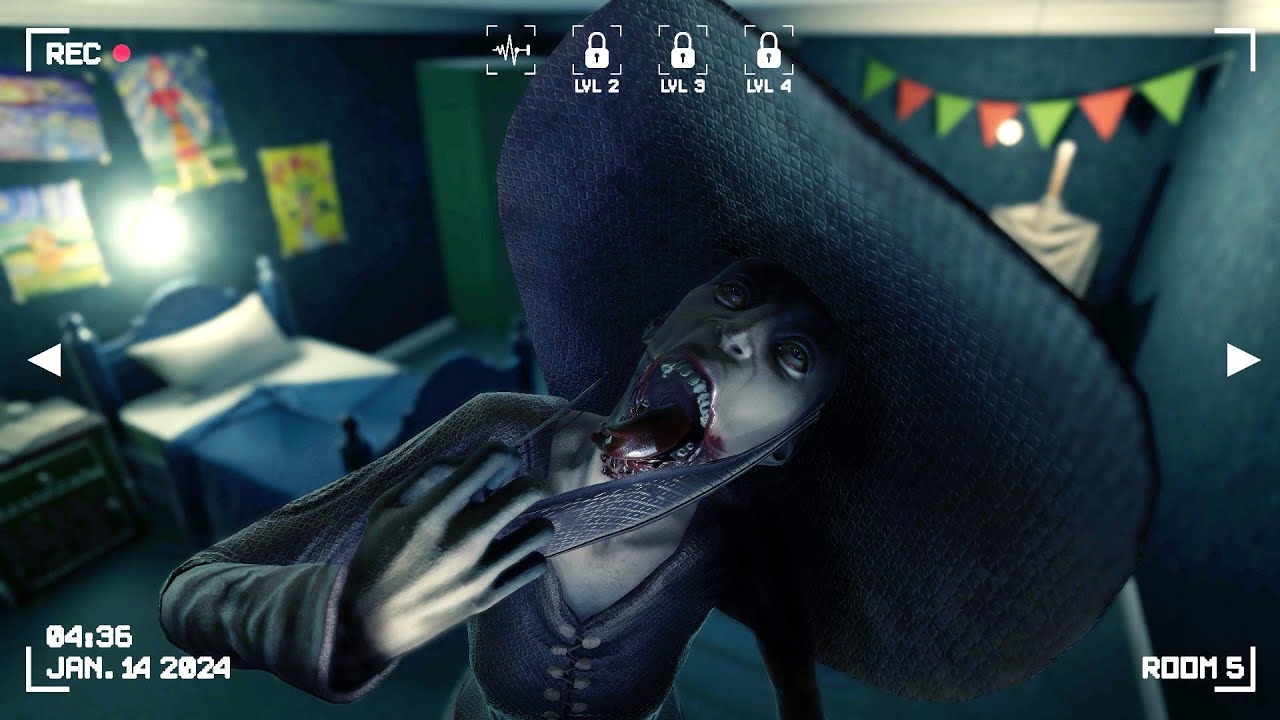Switch to the next camera with right arrow
The image size is (1280, 720).
(x=1242, y=360)
